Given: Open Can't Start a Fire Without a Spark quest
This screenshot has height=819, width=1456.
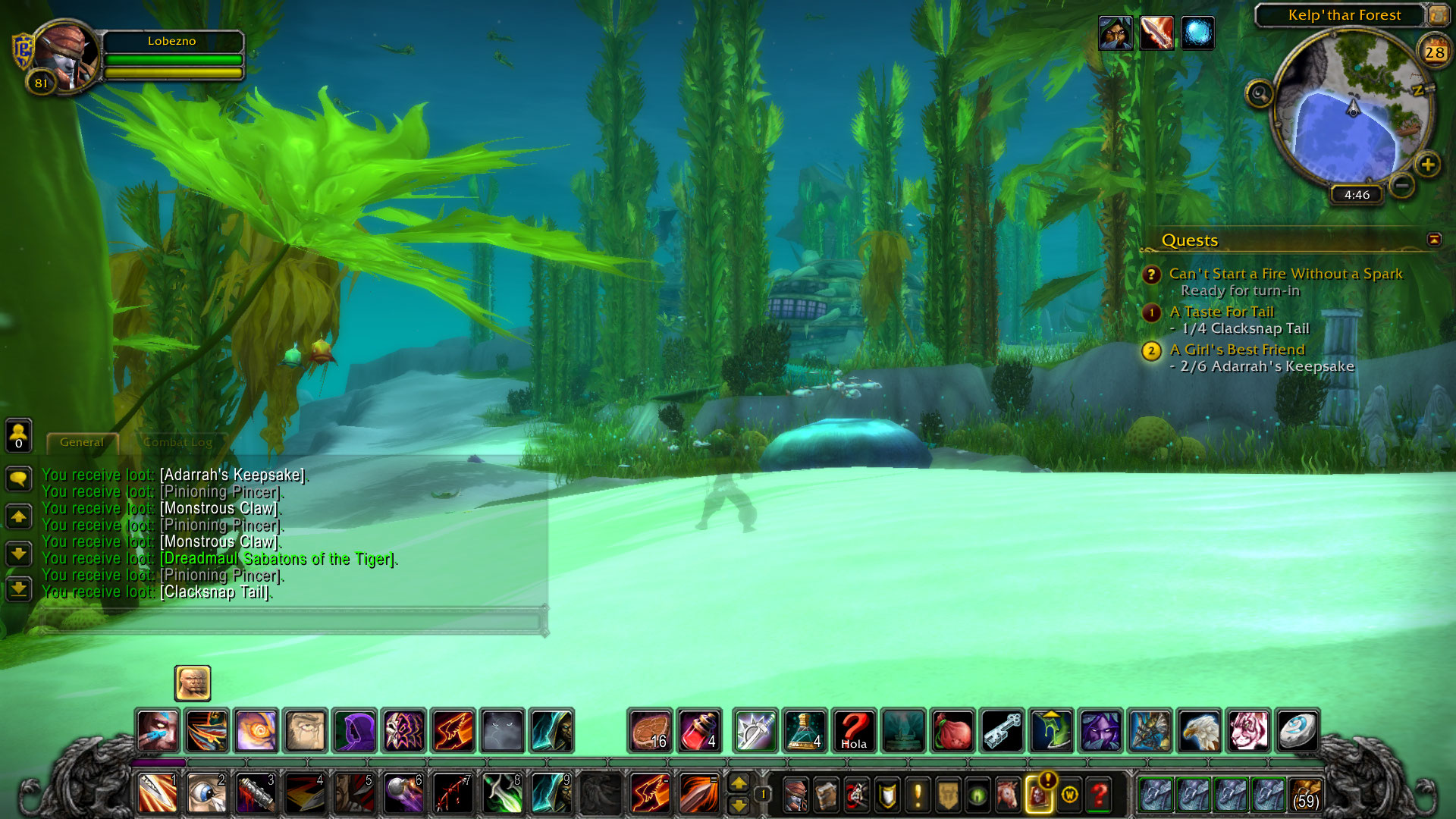Looking at the screenshot, I should point(1285,274).
